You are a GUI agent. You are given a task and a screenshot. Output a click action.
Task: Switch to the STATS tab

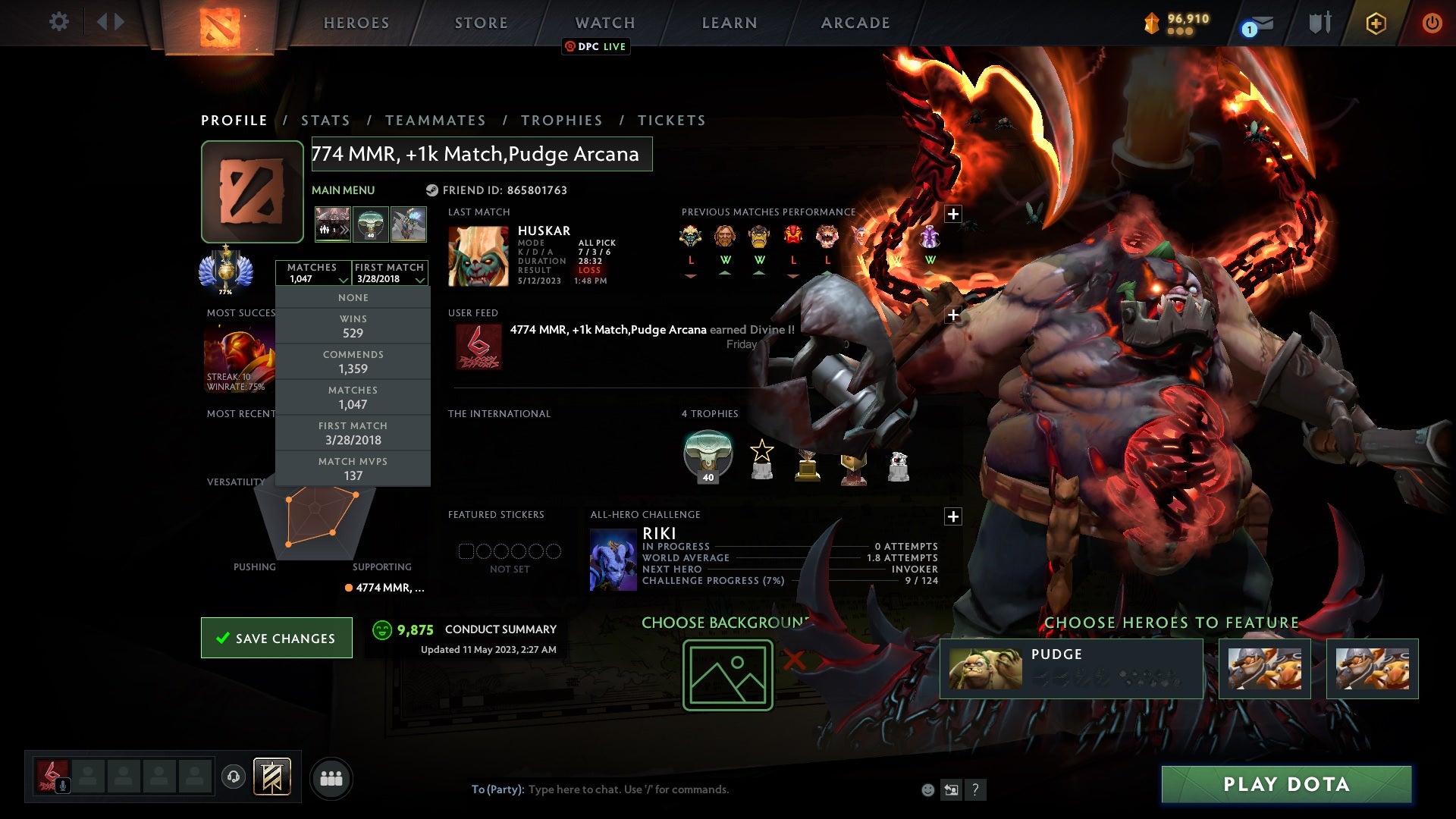coord(325,120)
